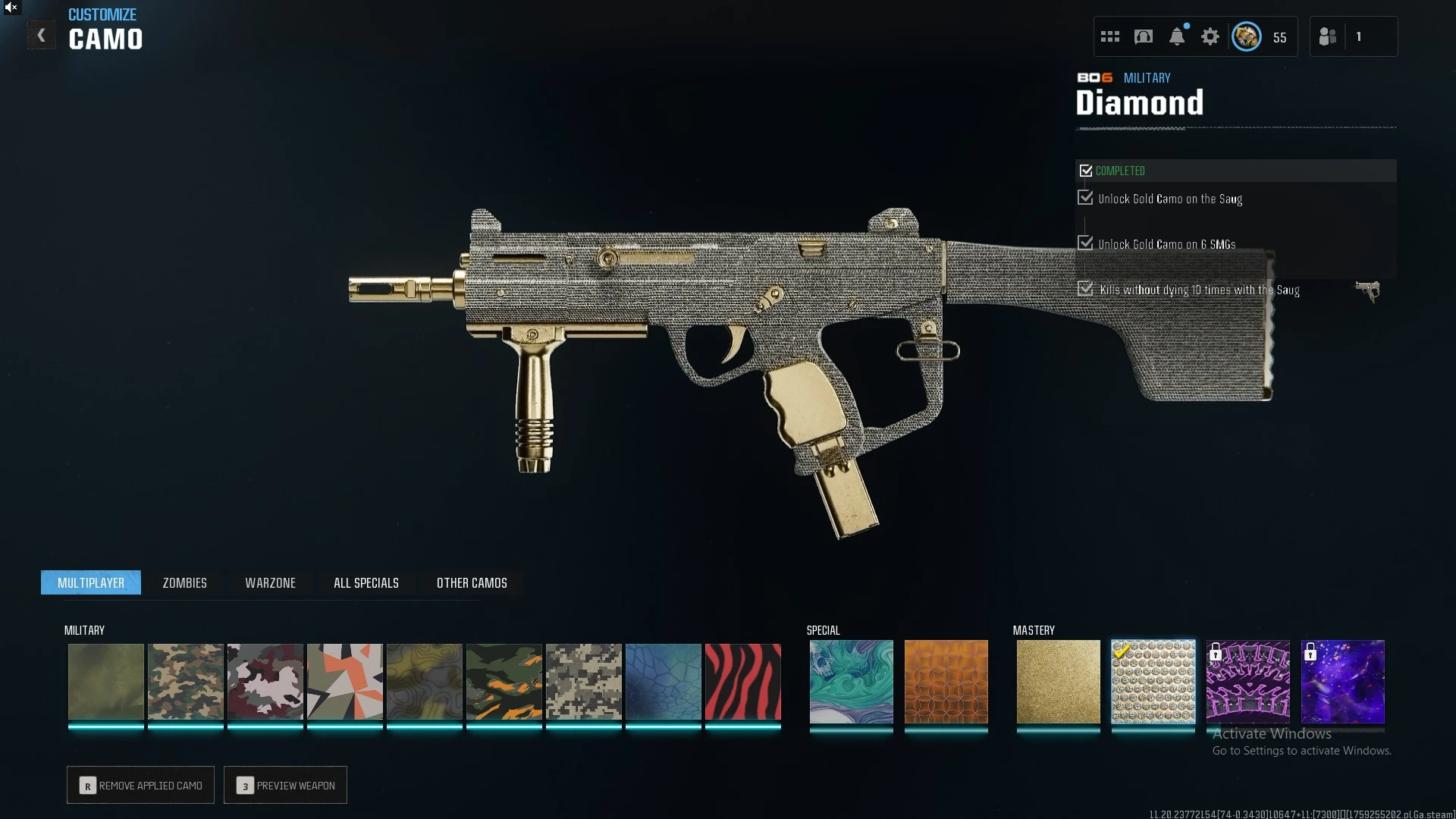Image resolution: width=1456 pixels, height=819 pixels.
Task: Select the orange geometric splinter camo
Action: [x=344, y=681]
